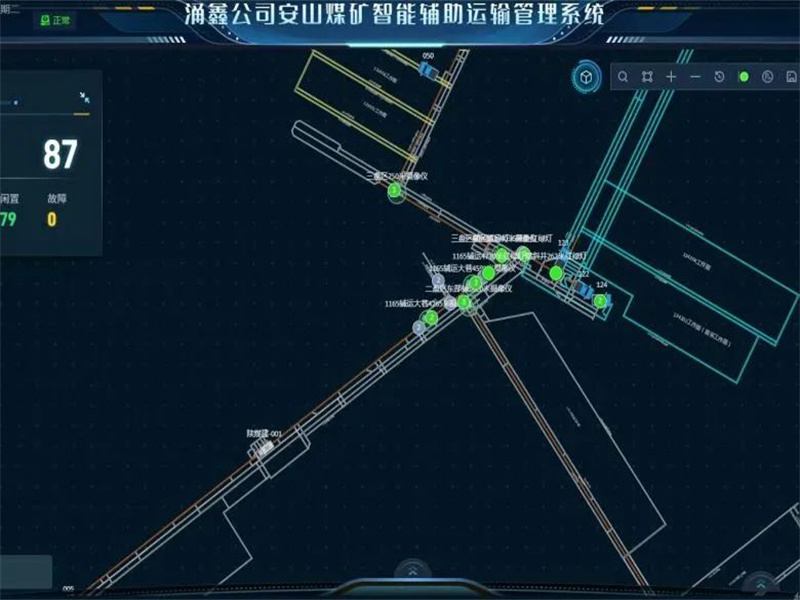Select the 胶轮车-001 vehicle marker
The width and height of the screenshot is (800, 600).
click(x=266, y=448)
